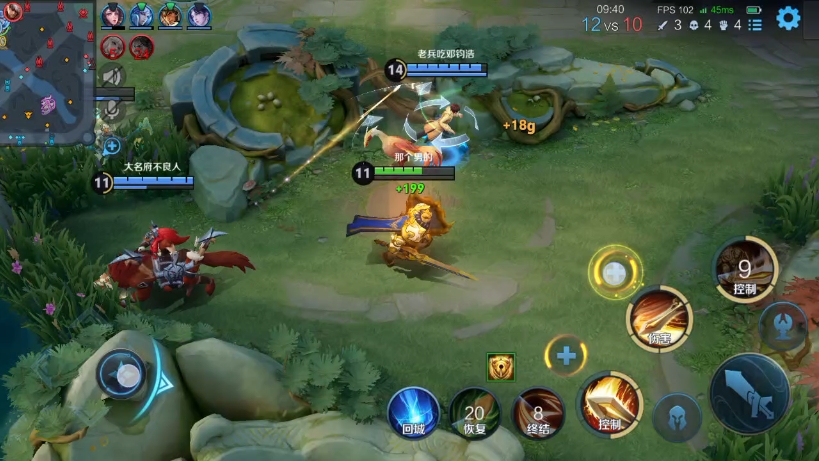Select the helmet target-hero attack button
The width and height of the screenshot is (819, 461).
pos(677,418)
